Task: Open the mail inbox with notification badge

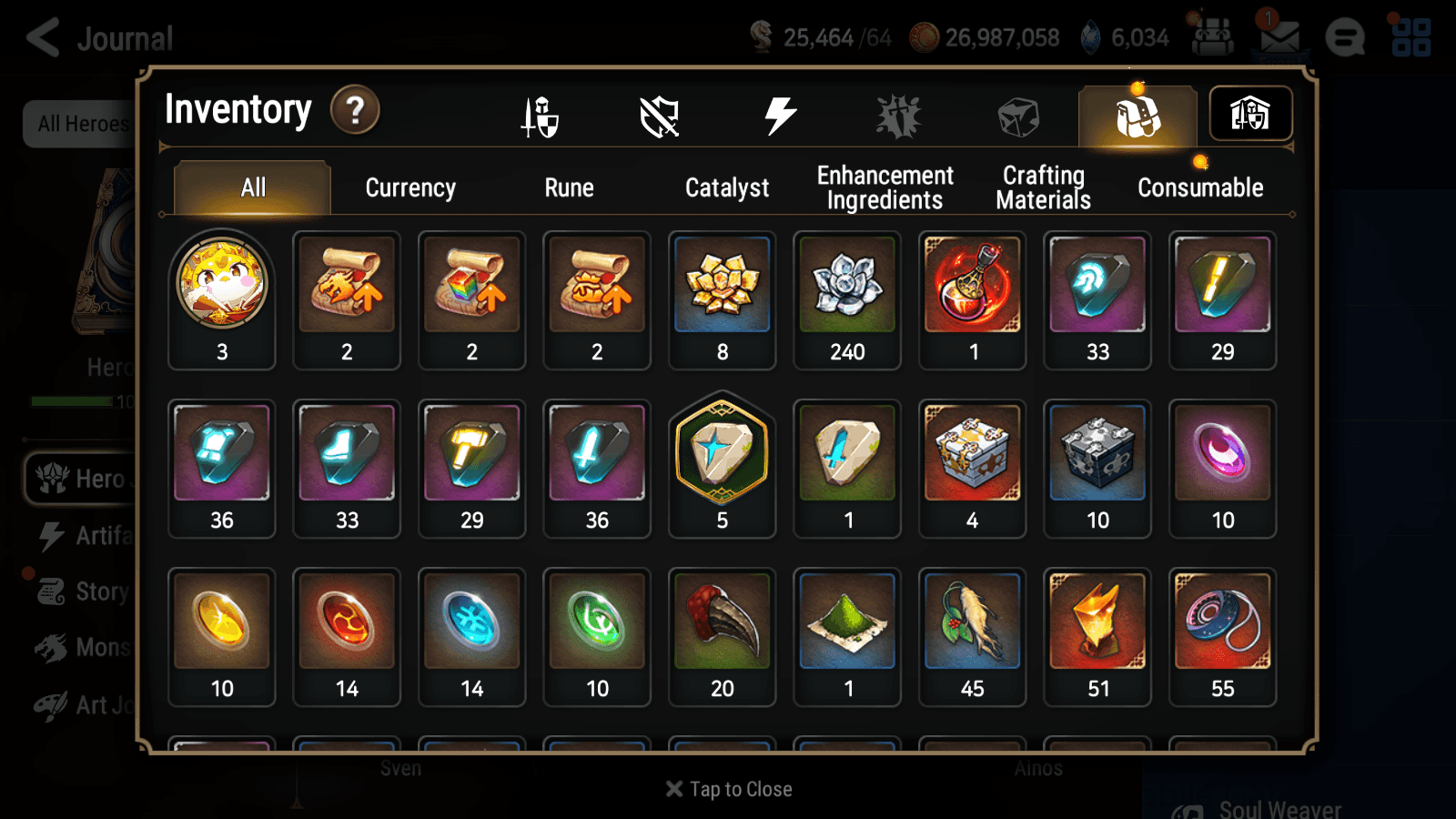Action: pos(1281,36)
